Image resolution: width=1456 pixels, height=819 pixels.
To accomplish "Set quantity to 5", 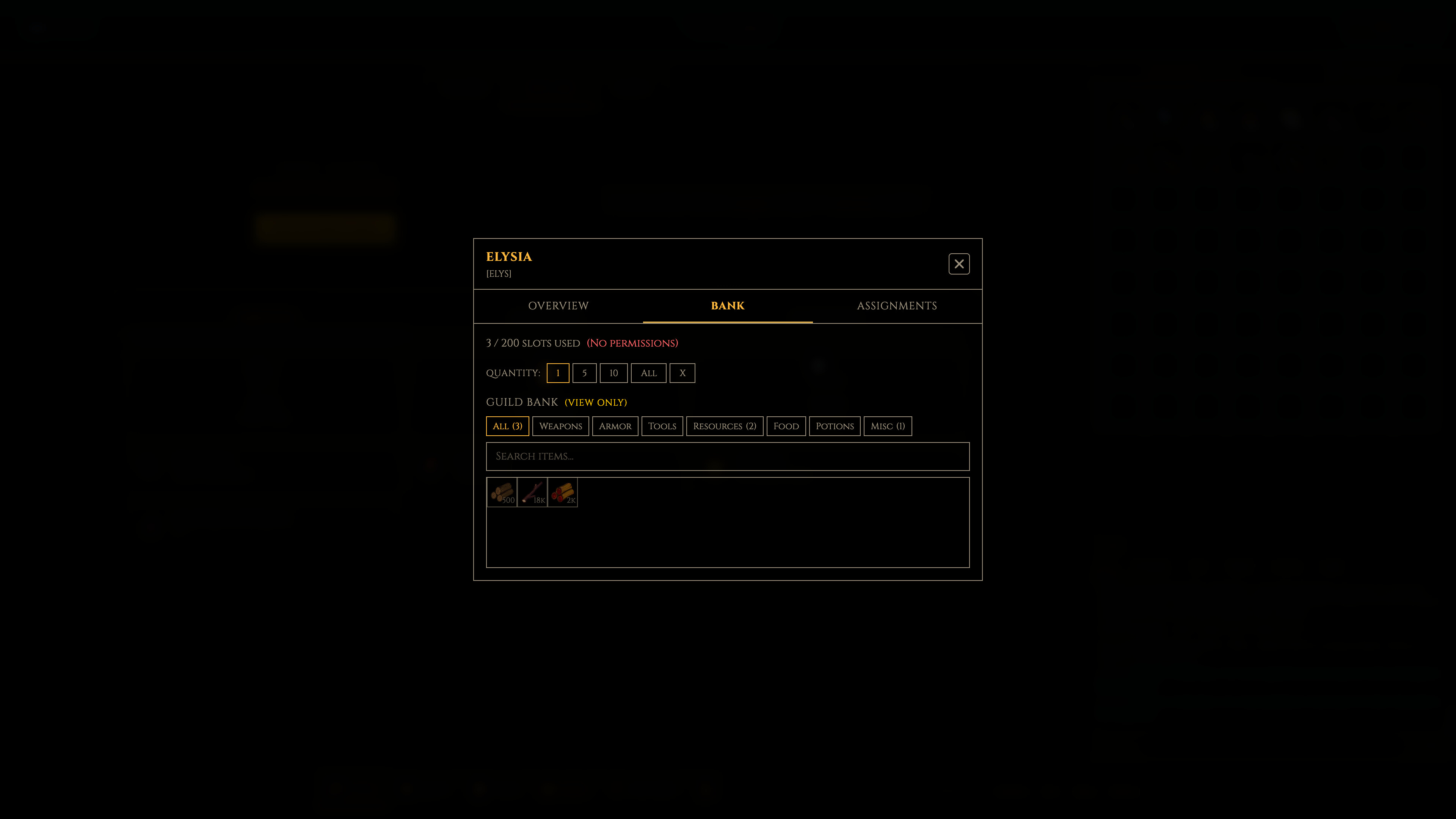I will [x=584, y=373].
